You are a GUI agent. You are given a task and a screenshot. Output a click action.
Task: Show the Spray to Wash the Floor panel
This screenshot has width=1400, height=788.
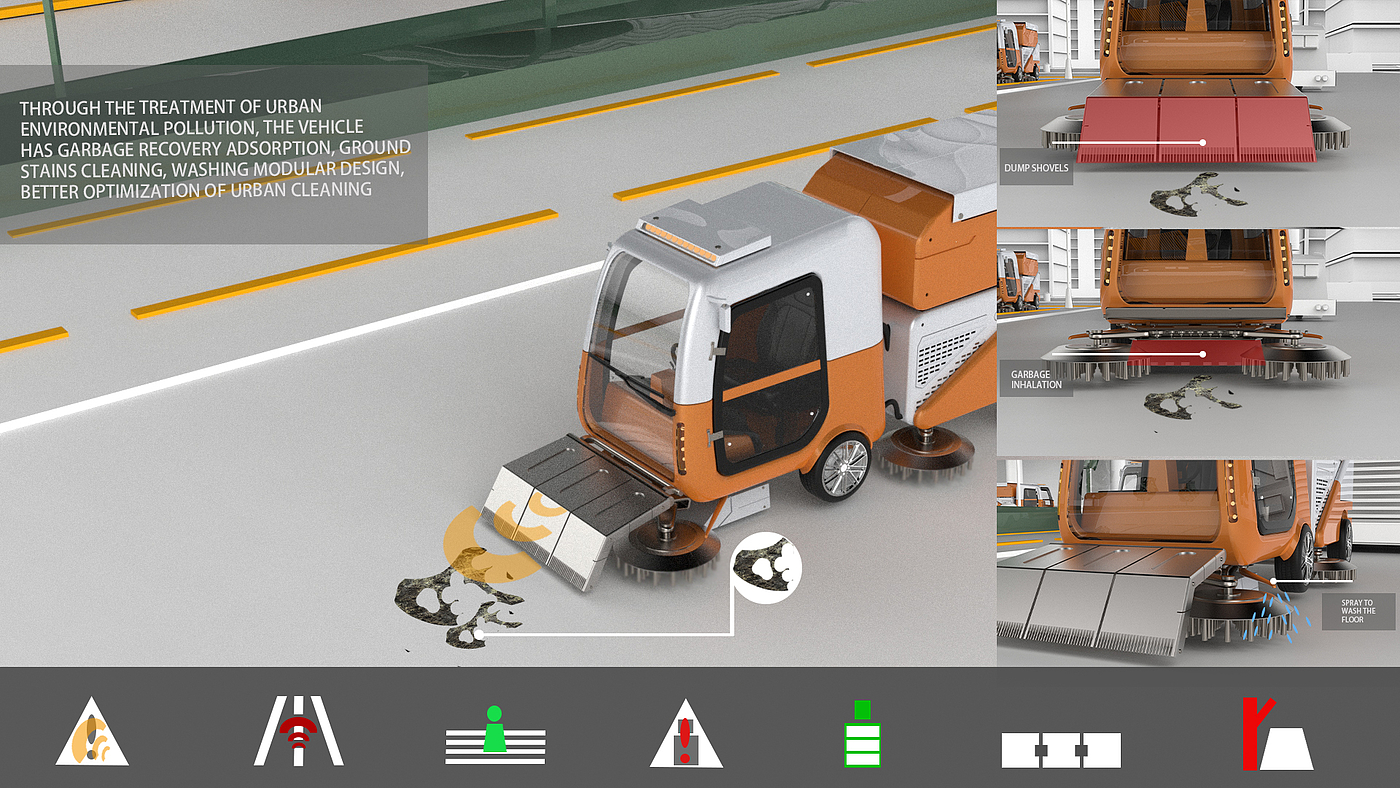(1198, 562)
